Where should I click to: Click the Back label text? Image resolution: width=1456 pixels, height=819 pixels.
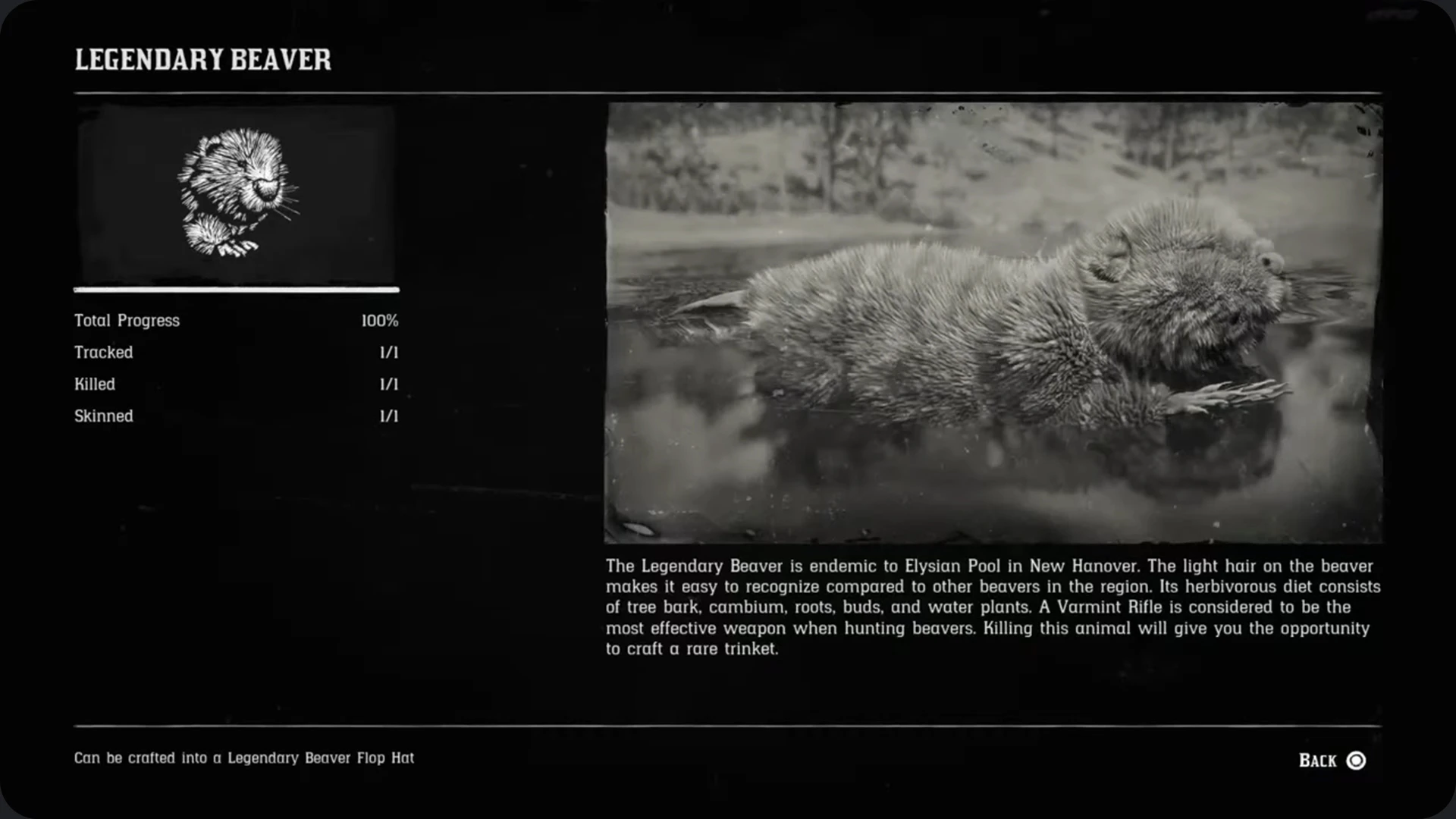coord(1317,760)
